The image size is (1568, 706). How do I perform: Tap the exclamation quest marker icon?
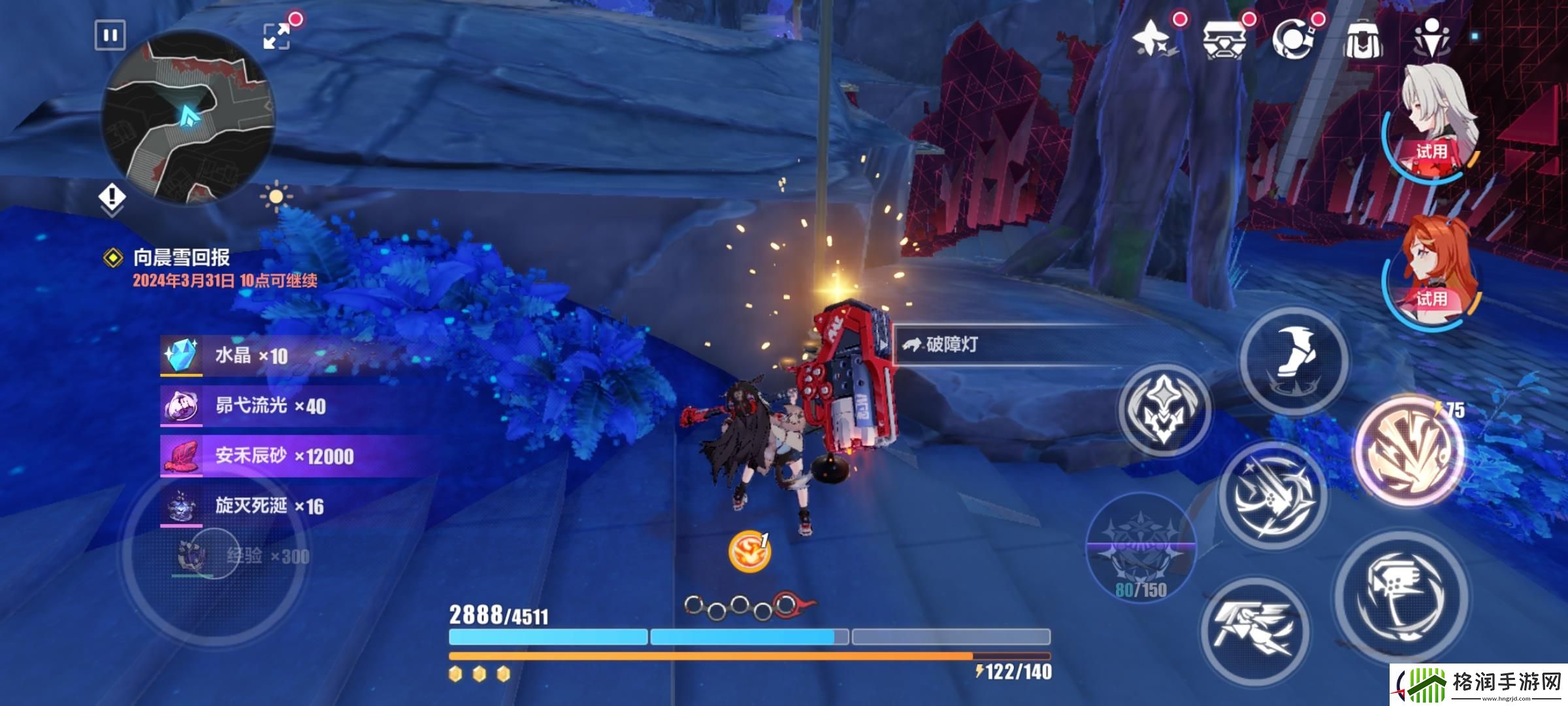(112, 197)
